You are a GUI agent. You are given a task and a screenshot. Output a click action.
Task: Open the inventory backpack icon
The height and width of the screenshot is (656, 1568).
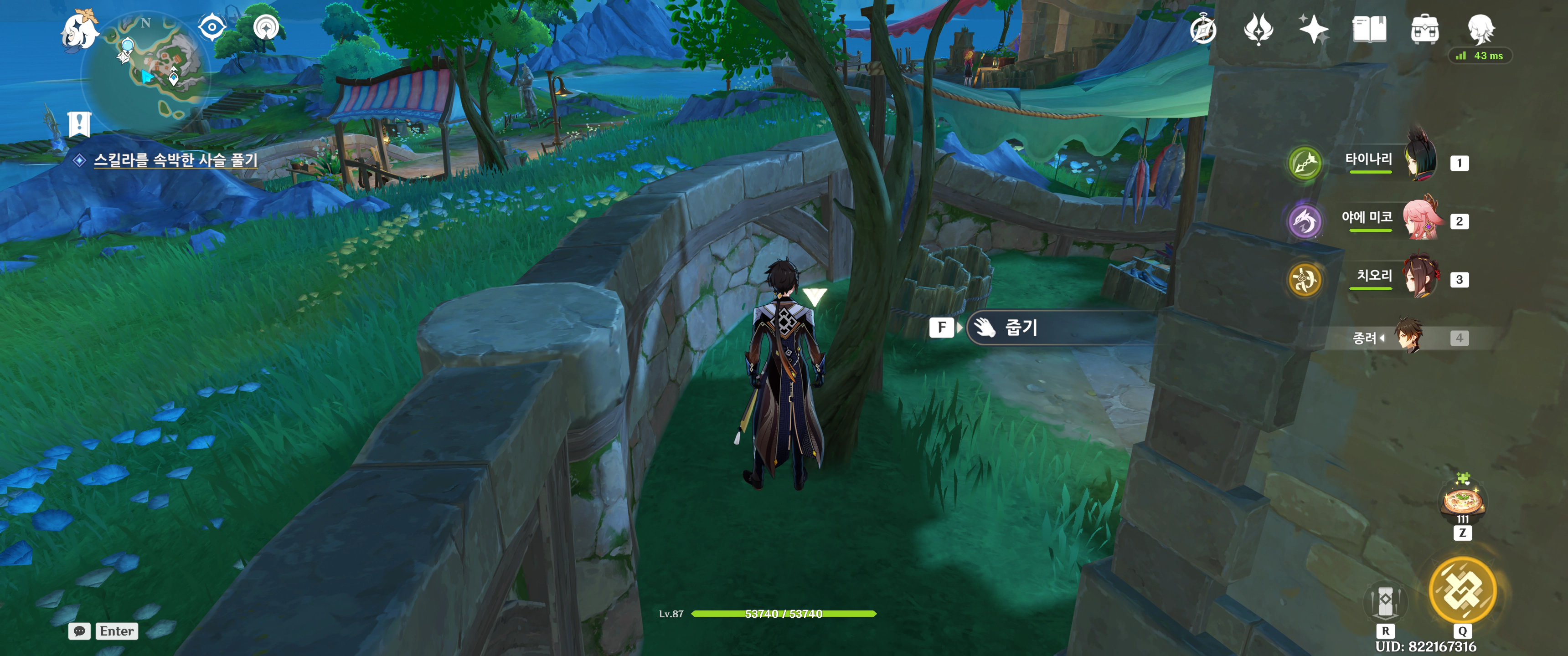(x=1425, y=30)
